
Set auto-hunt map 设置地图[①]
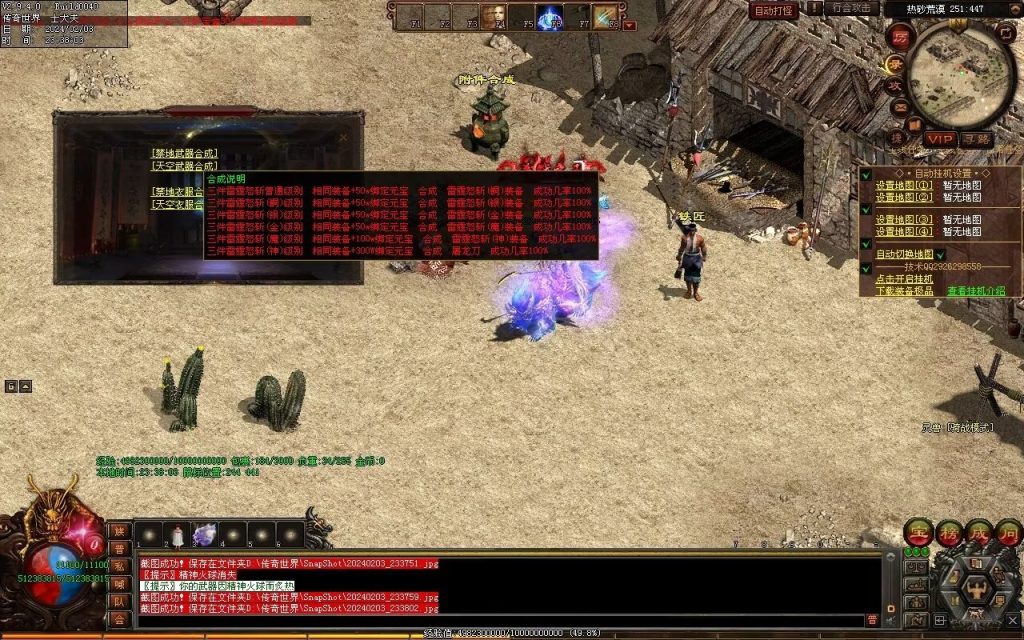[903, 185]
